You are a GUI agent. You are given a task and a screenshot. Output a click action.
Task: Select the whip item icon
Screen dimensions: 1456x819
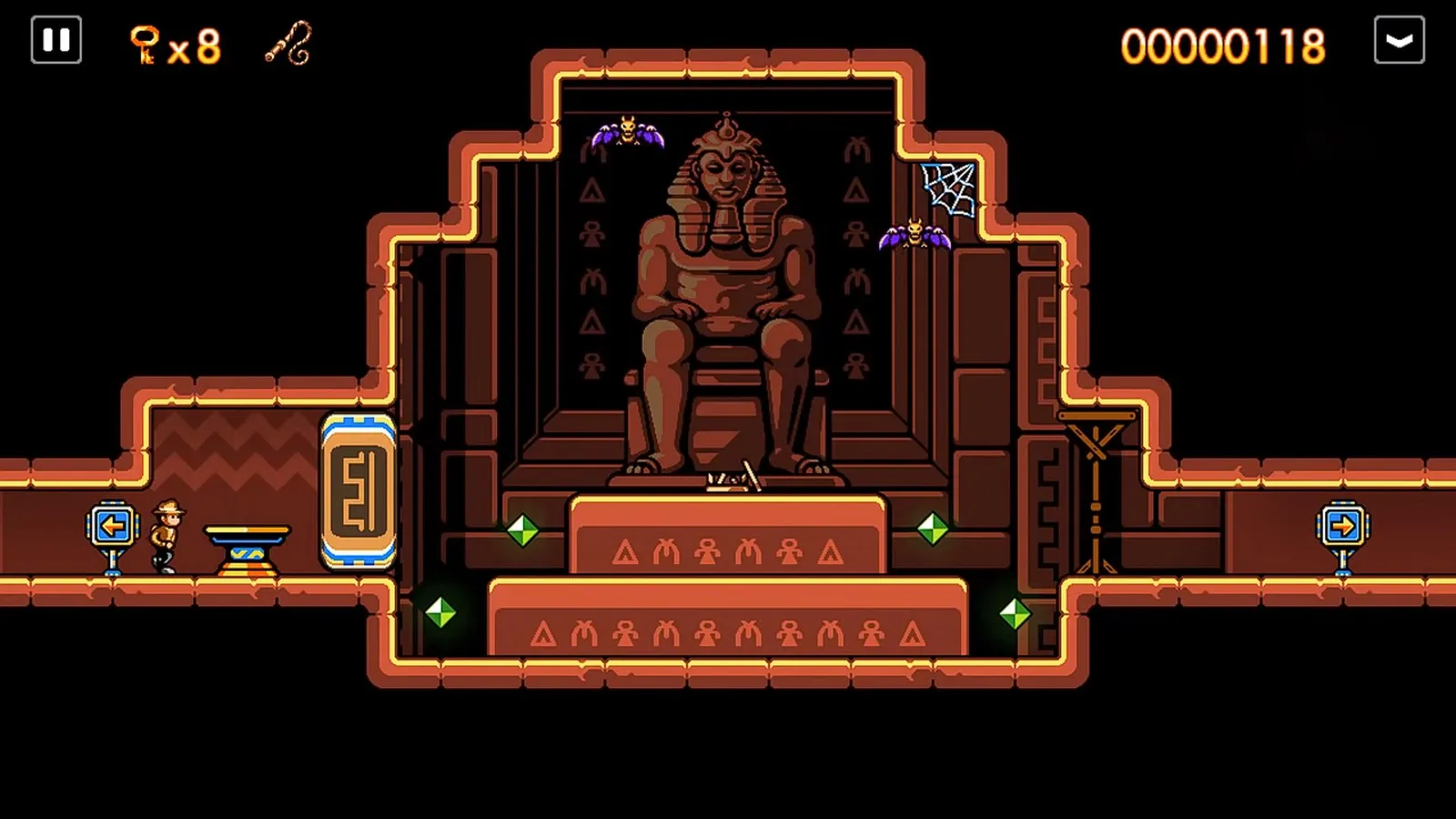tap(289, 43)
